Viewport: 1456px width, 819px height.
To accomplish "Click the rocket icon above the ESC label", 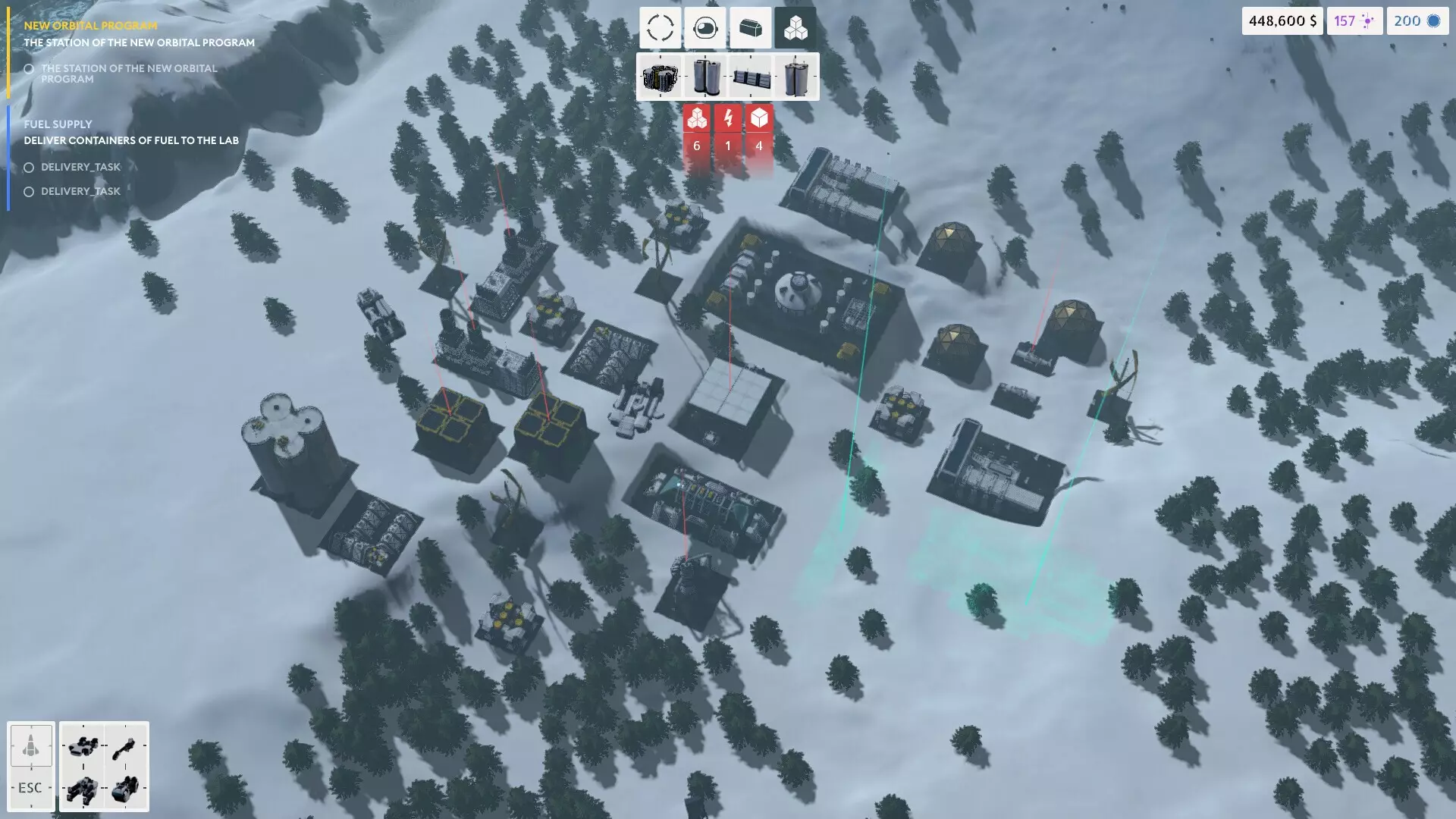I will click(x=30, y=747).
